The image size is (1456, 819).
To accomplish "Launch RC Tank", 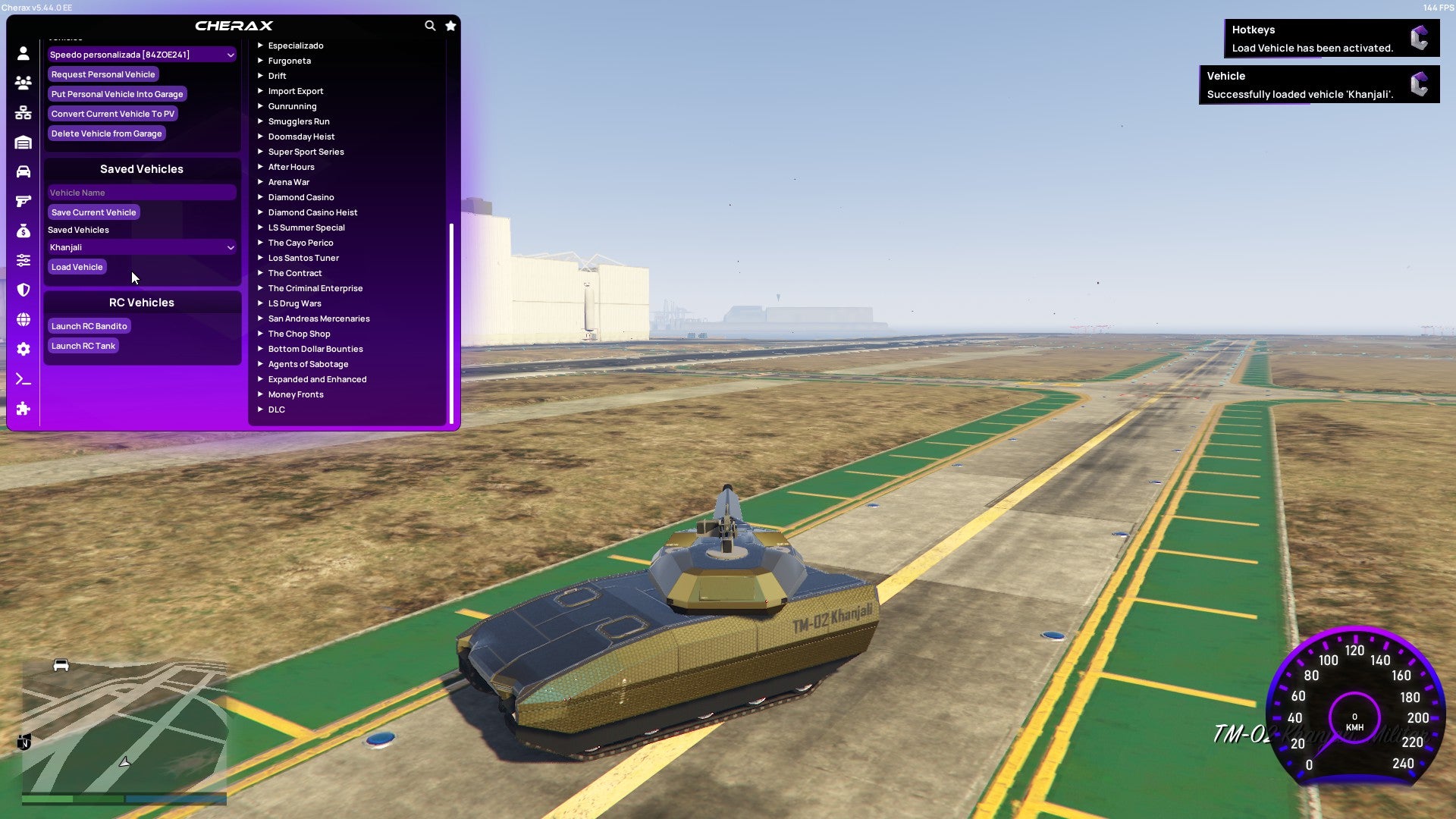I will tap(83, 346).
